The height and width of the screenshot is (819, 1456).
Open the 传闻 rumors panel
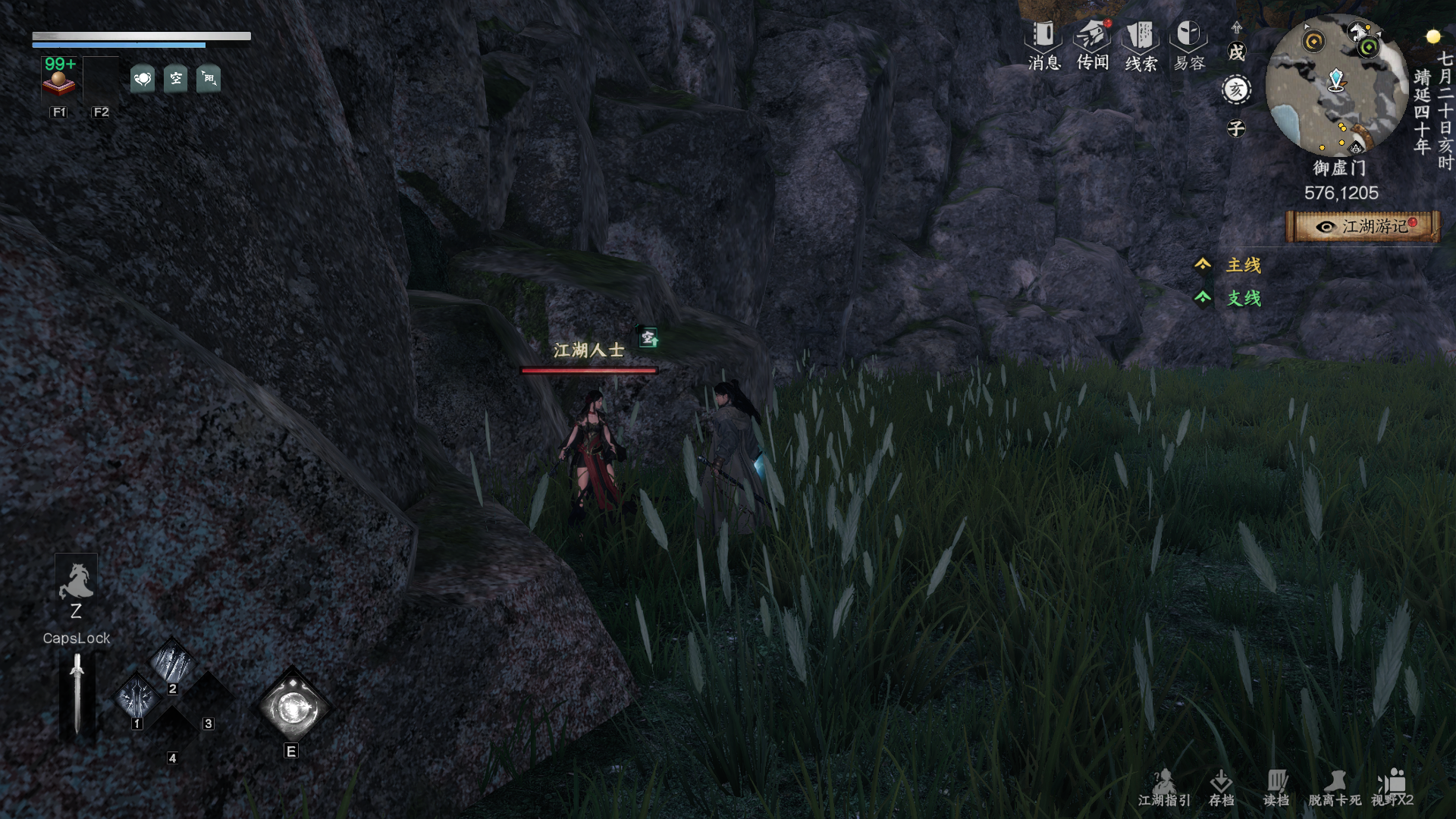(1092, 45)
